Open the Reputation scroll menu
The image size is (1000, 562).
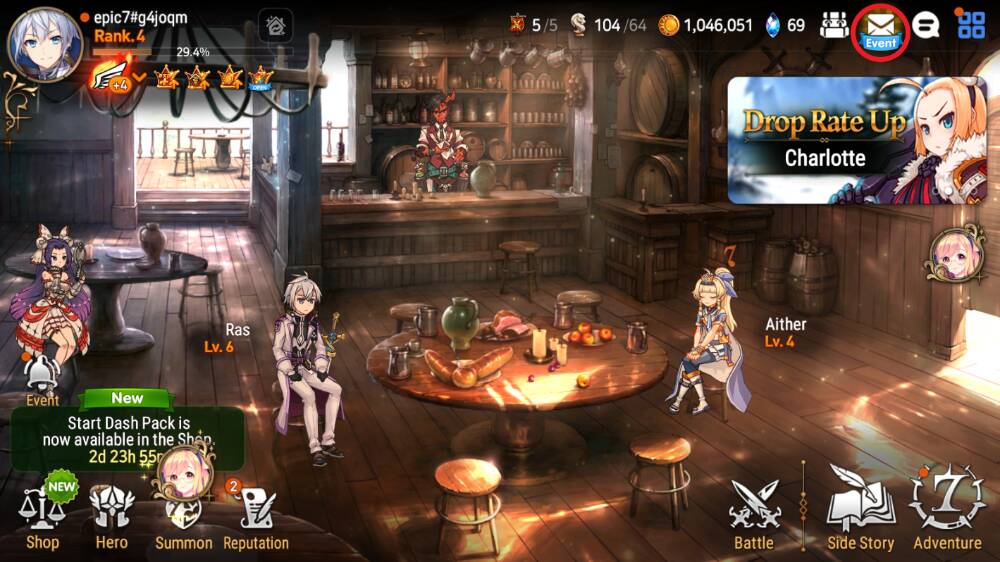[x=256, y=517]
